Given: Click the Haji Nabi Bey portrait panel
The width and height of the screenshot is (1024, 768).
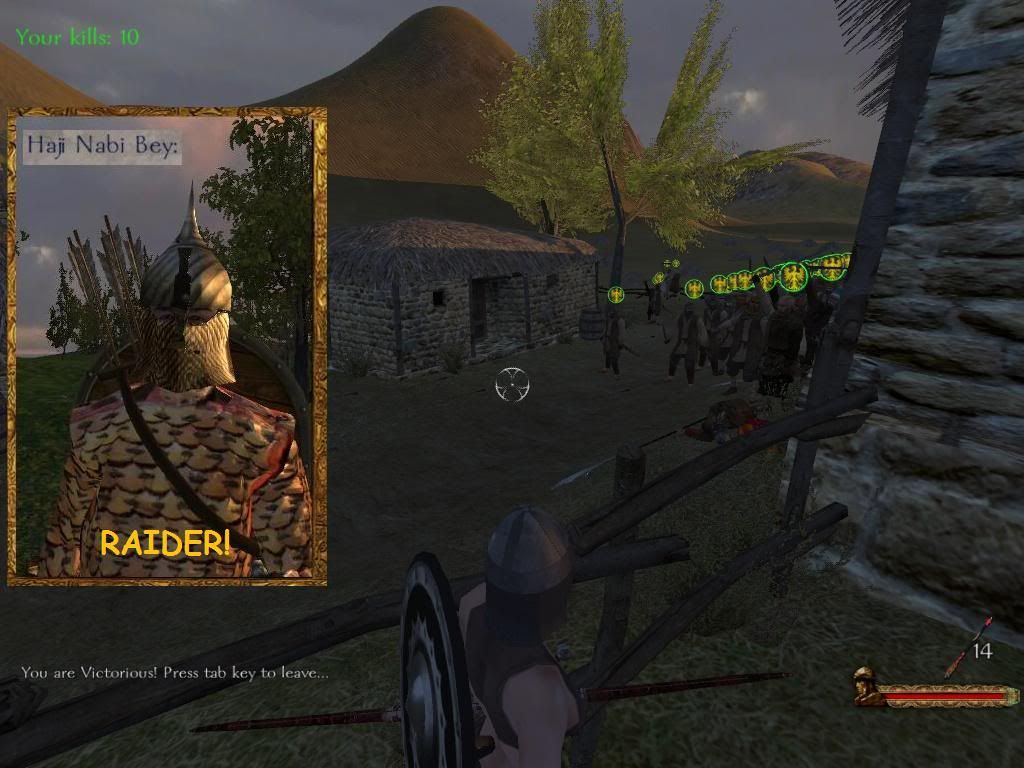Looking at the screenshot, I should [167, 346].
